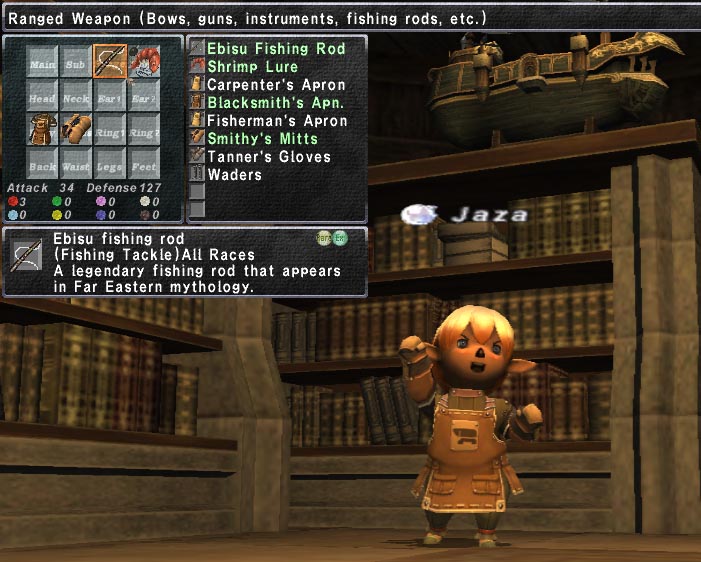The image size is (701, 562).
Task: Open the Back equipment slot
Action: pos(43,164)
